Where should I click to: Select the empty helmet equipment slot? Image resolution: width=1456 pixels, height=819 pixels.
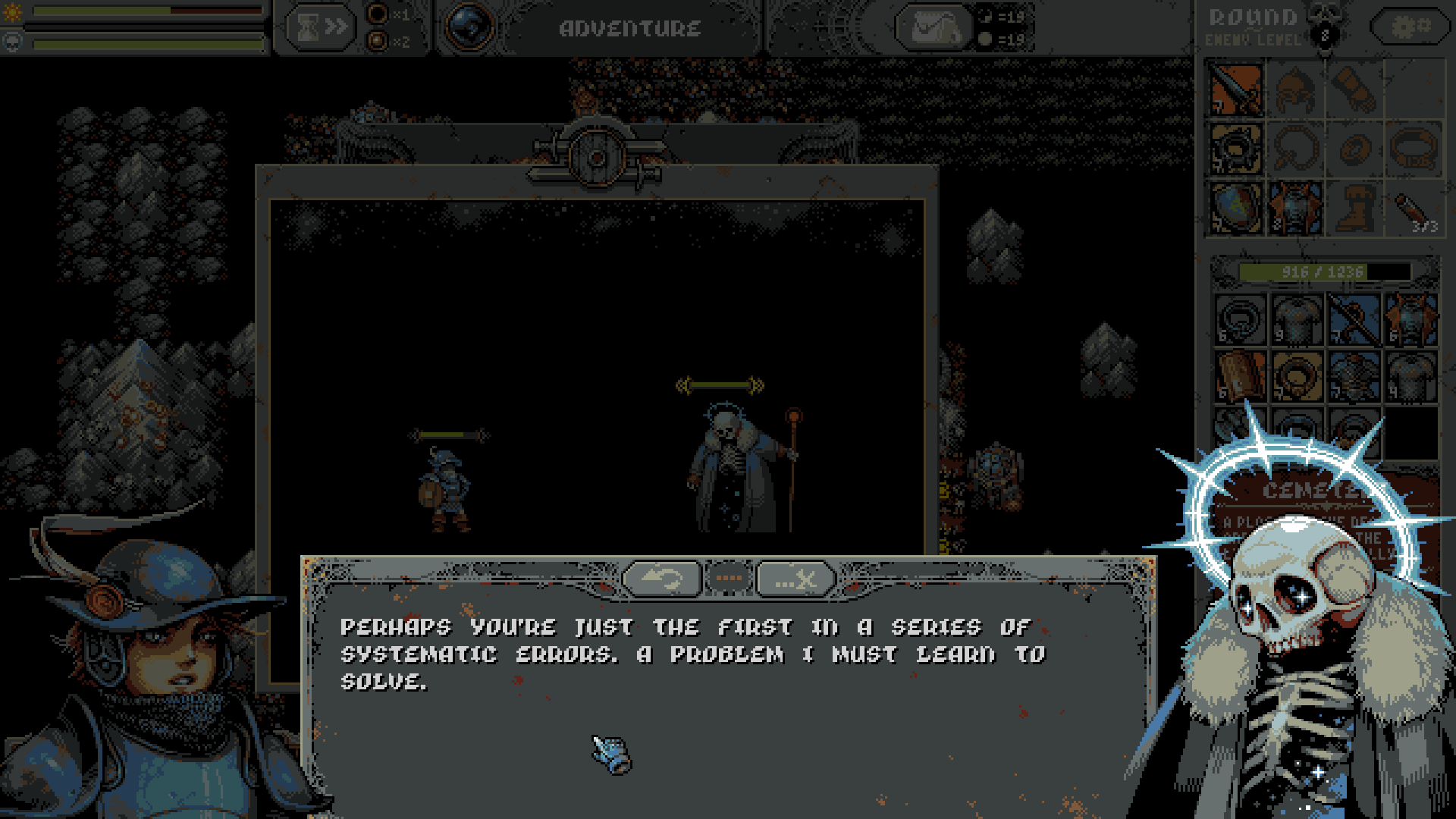[x=1295, y=89]
